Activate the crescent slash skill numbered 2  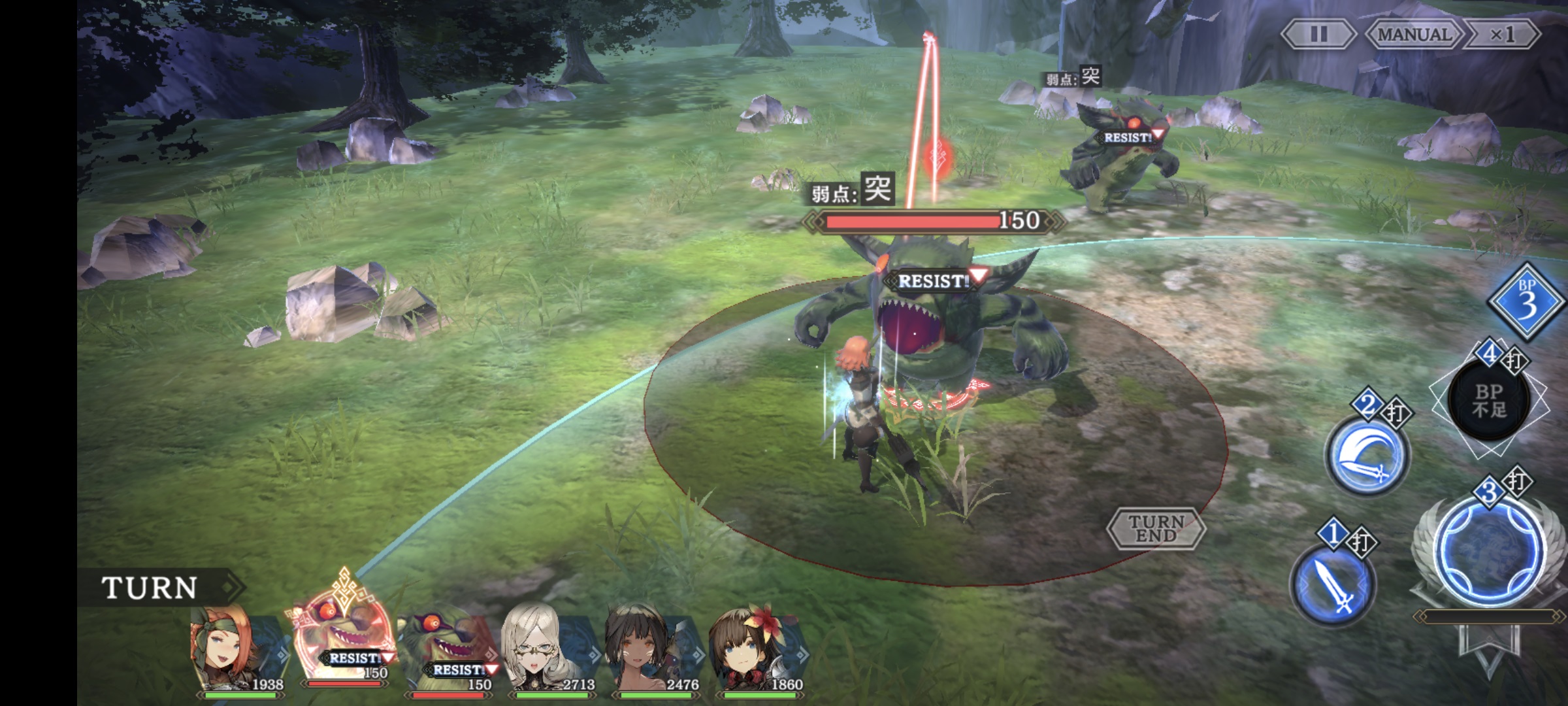point(1366,455)
